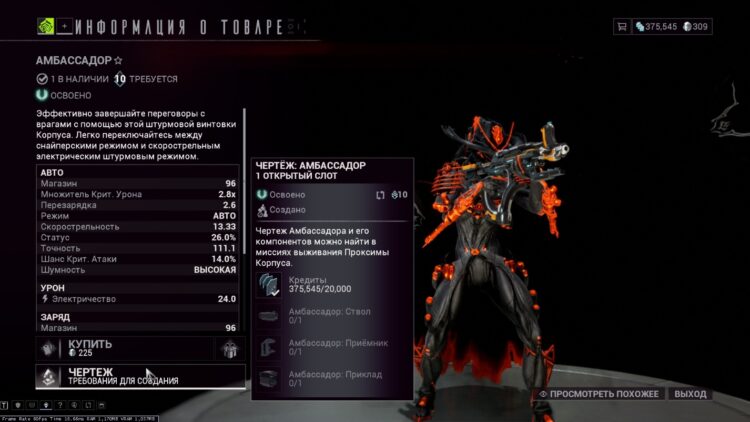Image resolution: width=750 pixels, height=422 pixels.
Task: Select the Амбассадор: Ствол component
Action: pyautogui.click(x=330, y=316)
